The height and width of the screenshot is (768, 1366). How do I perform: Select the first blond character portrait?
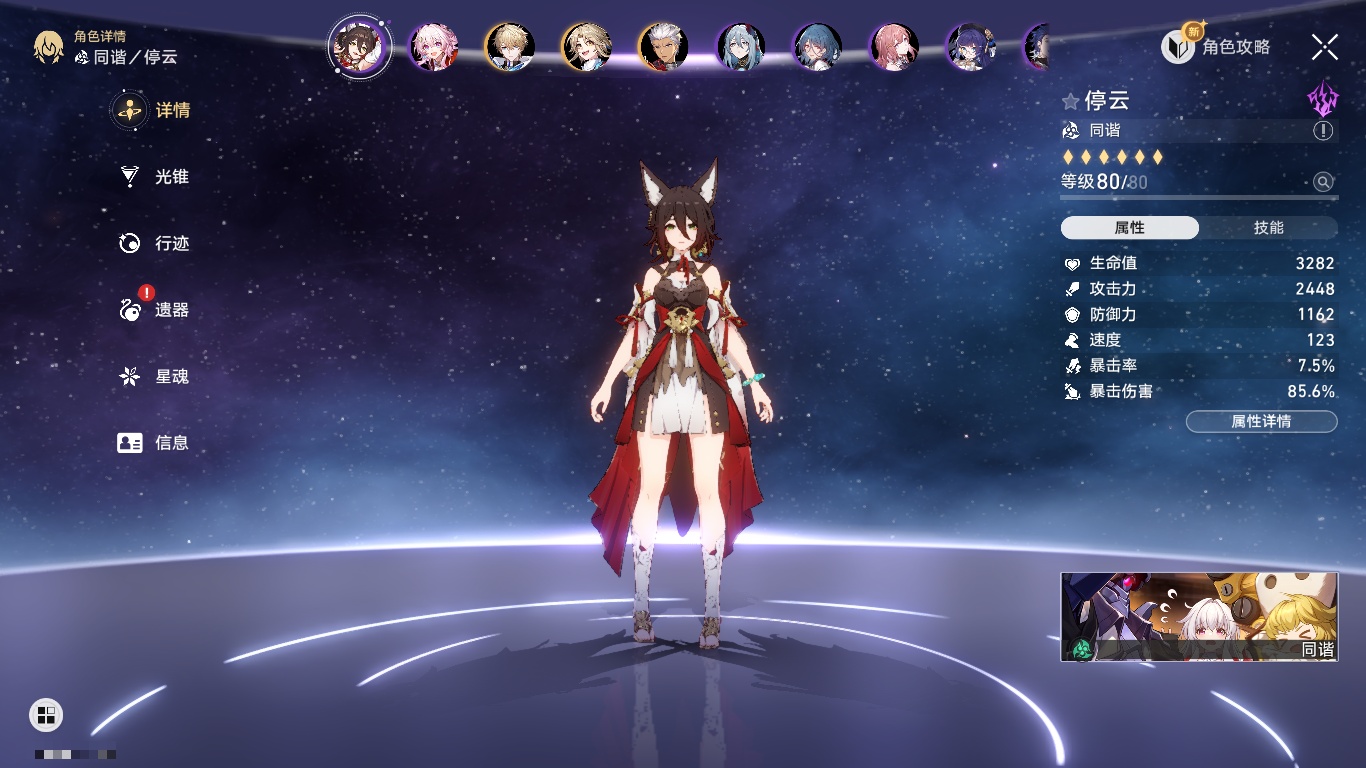click(x=509, y=47)
